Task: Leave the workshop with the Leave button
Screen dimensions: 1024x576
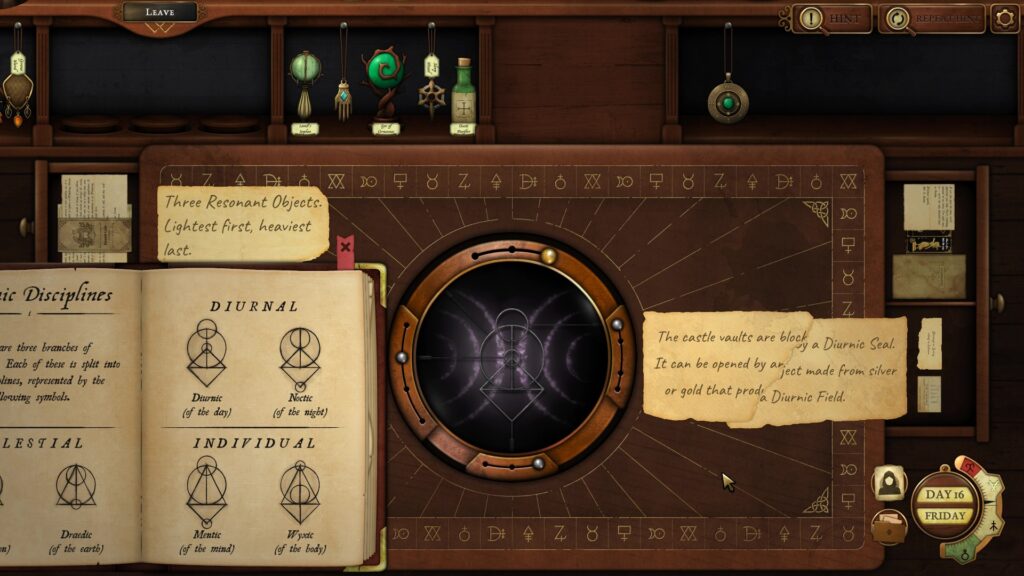Action: tap(160, 12)
